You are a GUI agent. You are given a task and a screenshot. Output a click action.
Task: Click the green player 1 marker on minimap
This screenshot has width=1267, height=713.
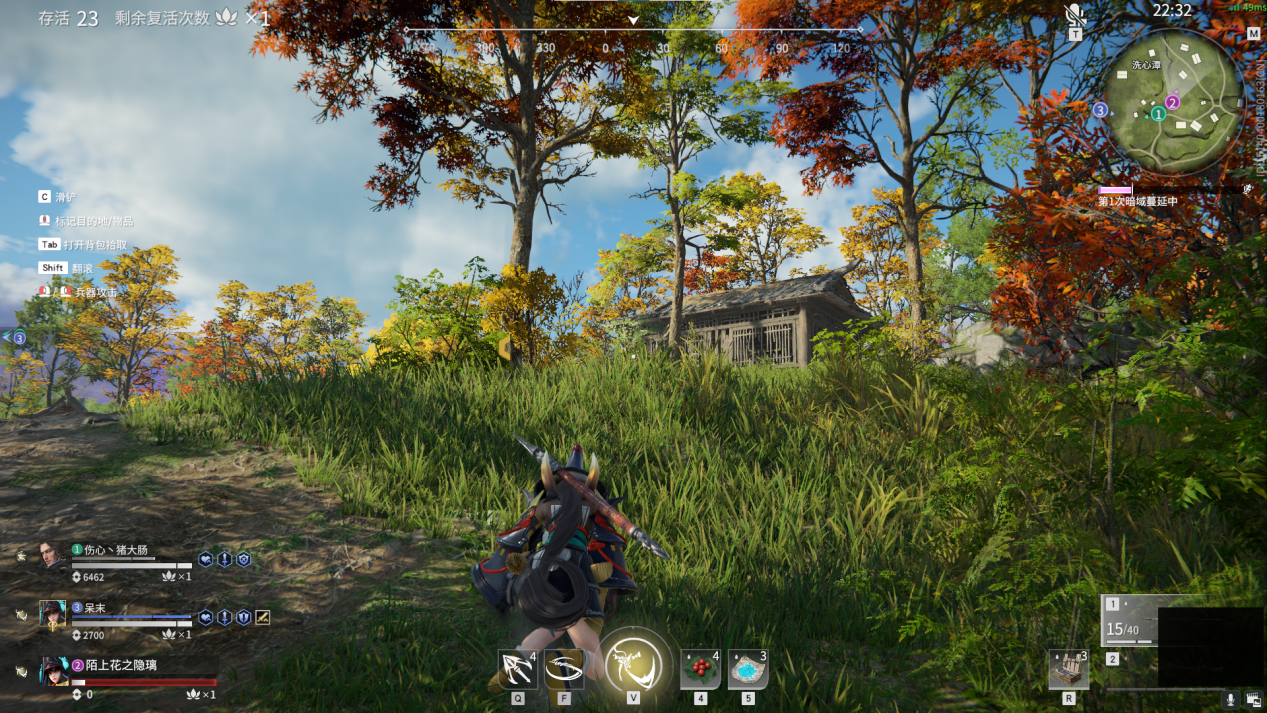pyautogui.click(x=1158, y=114)
